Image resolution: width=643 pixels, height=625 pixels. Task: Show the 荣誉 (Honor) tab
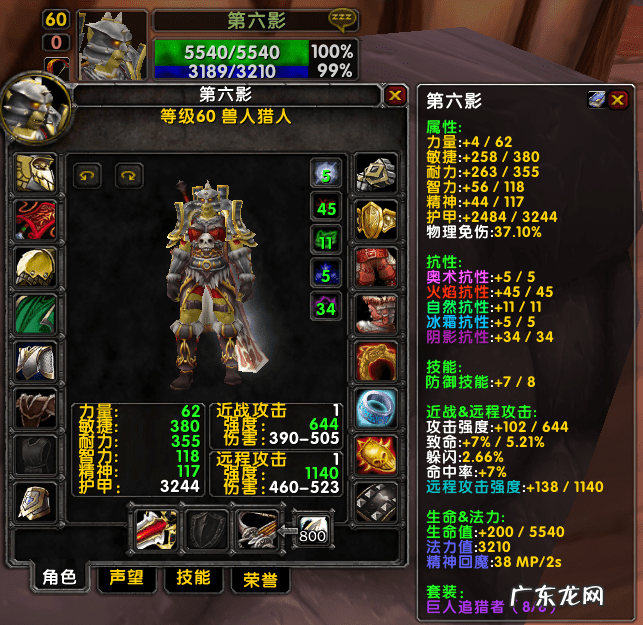[x=260, y=579]
